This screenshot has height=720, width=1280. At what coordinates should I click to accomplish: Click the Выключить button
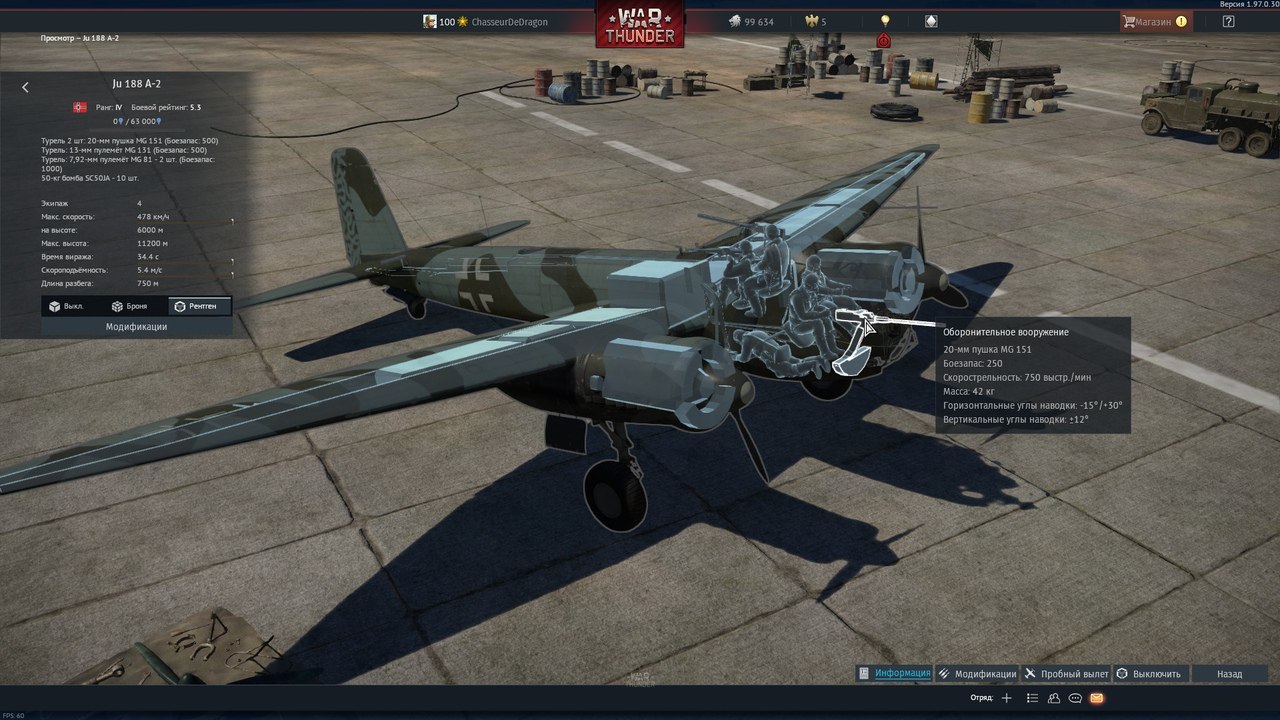(x=1150, y=674)
